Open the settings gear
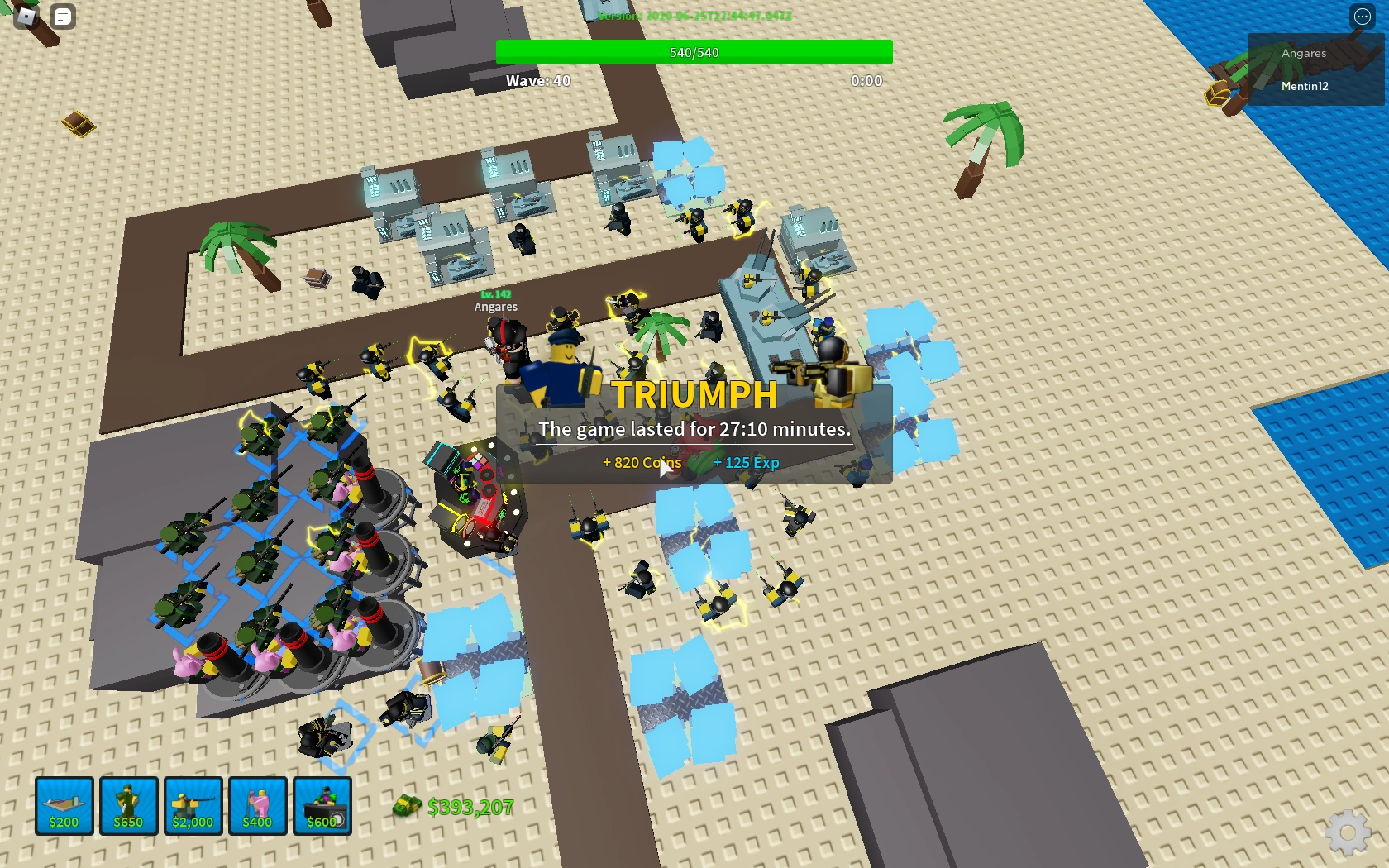 coord(1348,833)
